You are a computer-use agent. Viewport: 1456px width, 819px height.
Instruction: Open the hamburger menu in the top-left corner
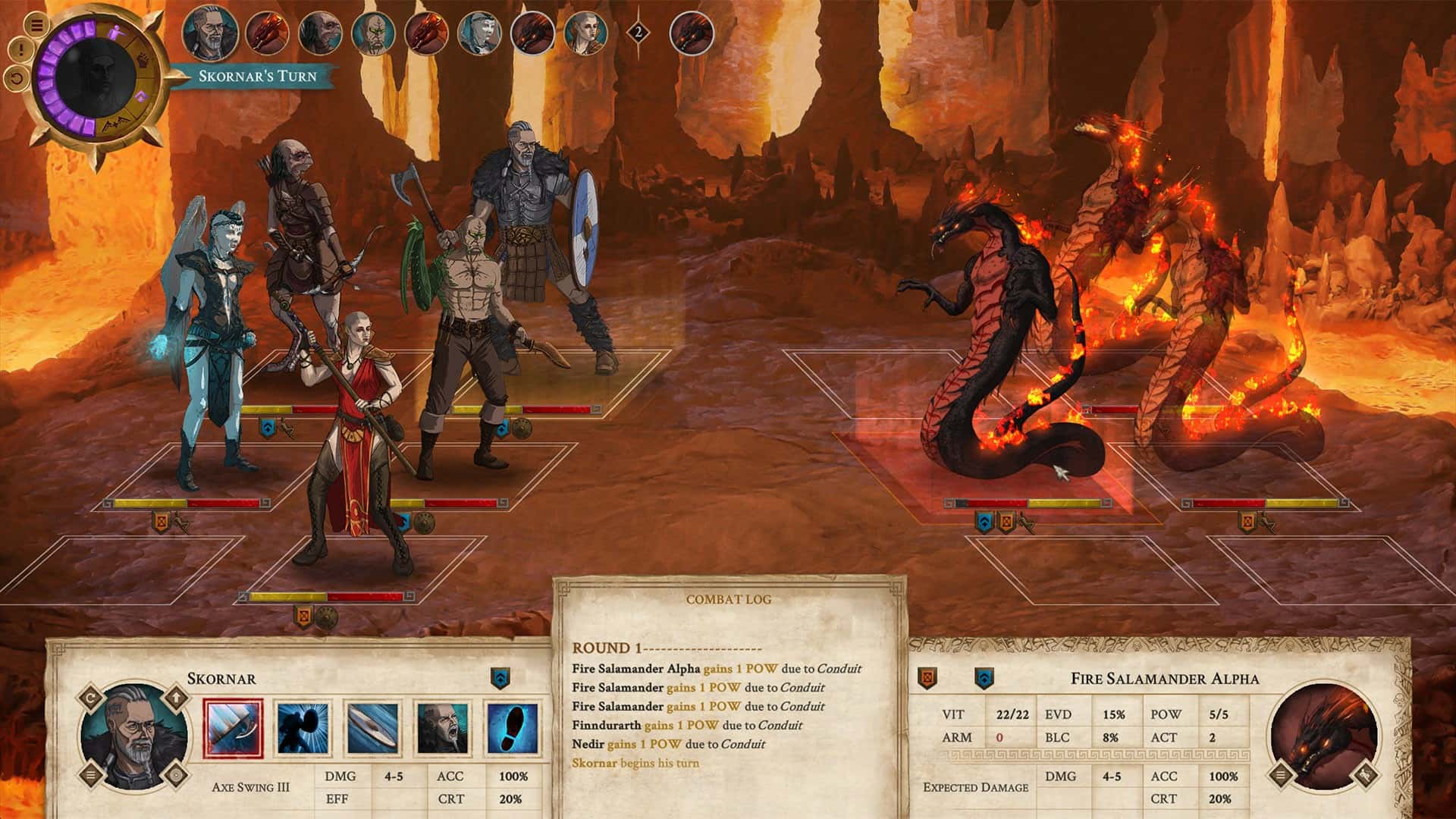36,25
